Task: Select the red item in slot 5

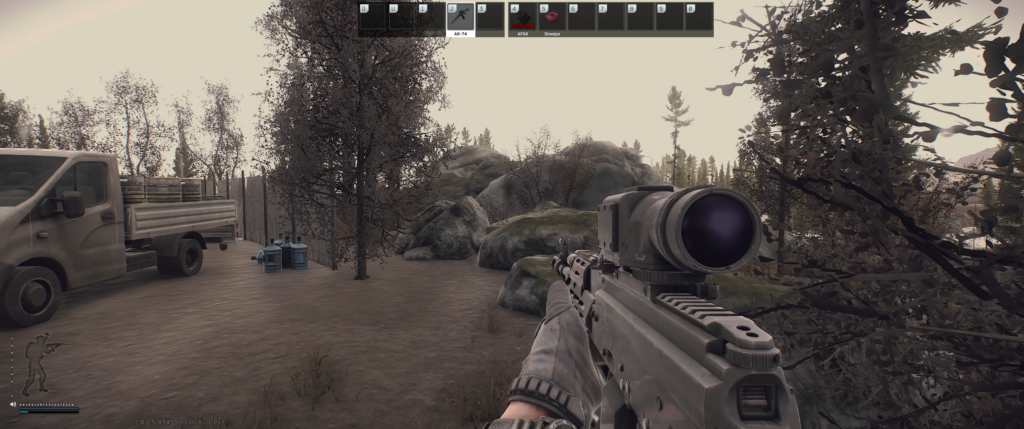Action: click(552, 18)
